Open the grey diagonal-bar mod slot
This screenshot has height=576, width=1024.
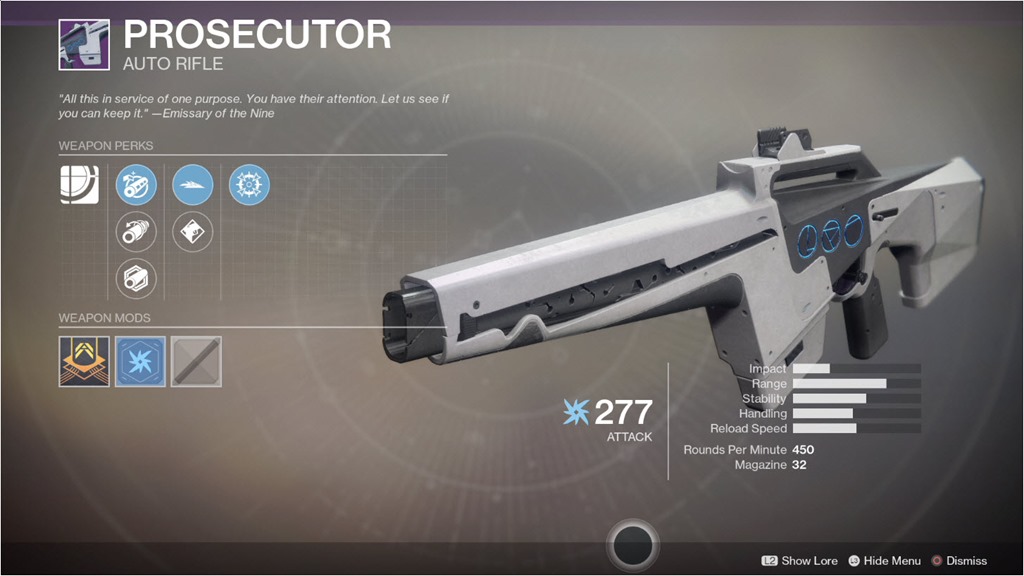click(x=196, y=361)
